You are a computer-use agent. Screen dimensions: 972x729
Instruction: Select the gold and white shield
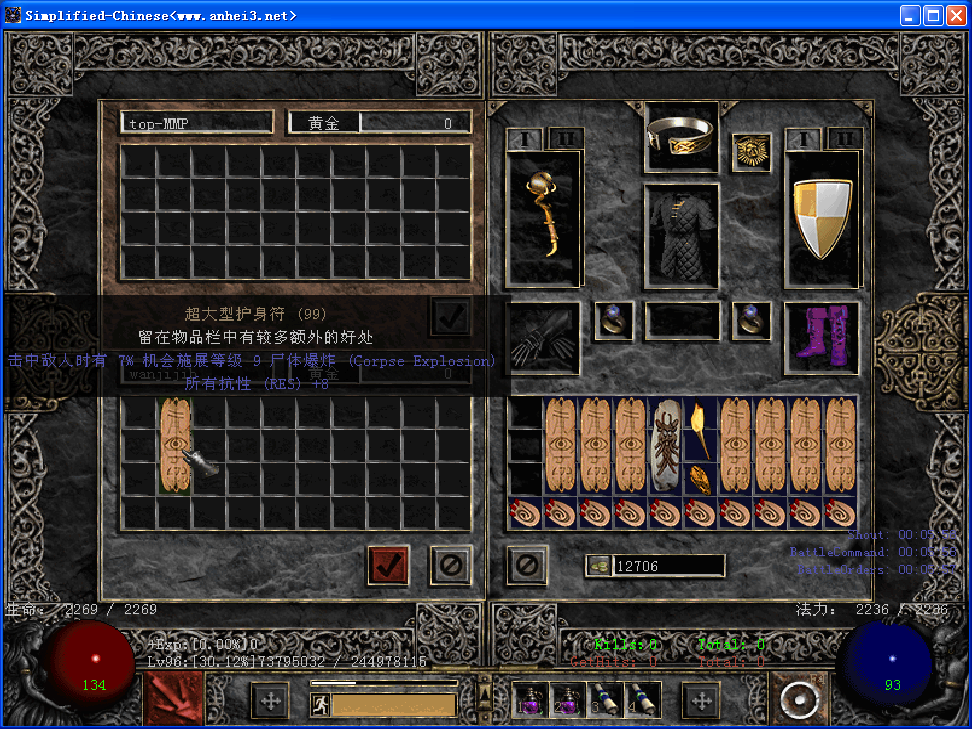[x=822, y=218]
